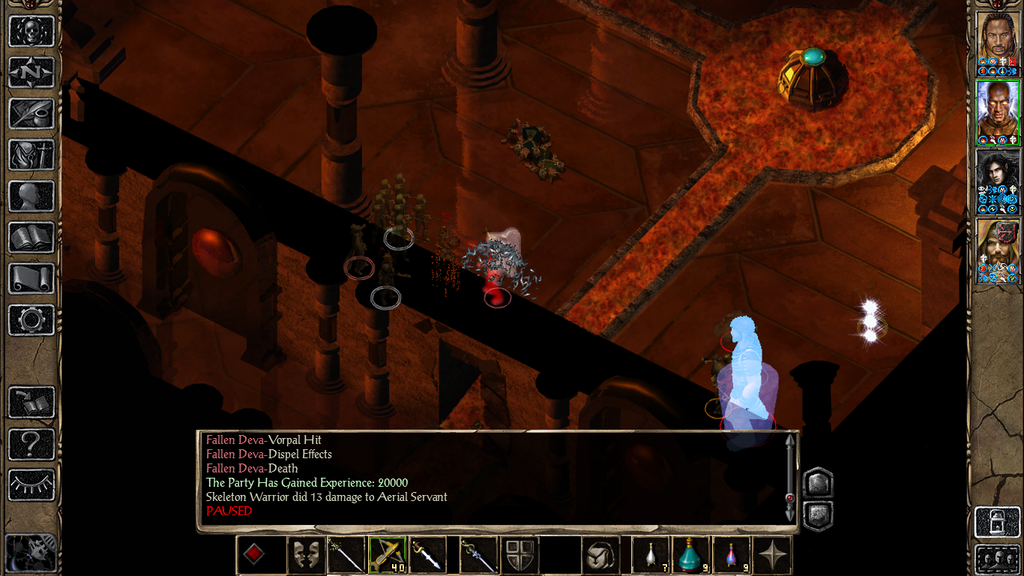Open the priest scroll button
1024x576 pixels.
pos(31,278)
